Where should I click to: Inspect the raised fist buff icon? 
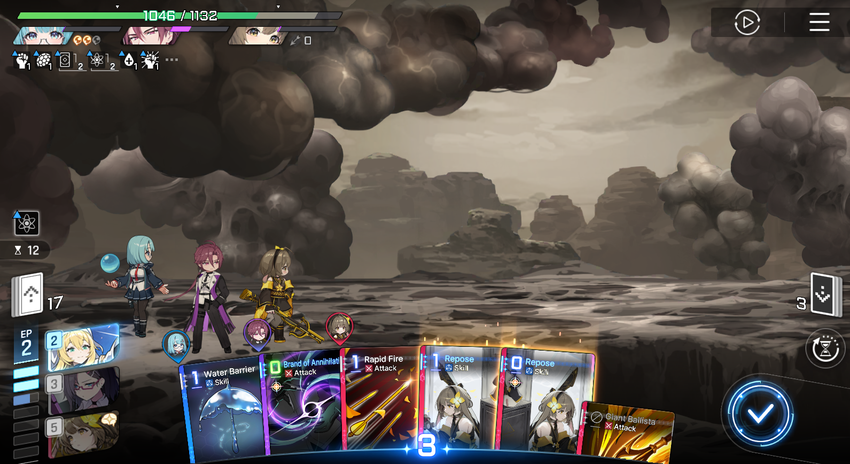23,61
